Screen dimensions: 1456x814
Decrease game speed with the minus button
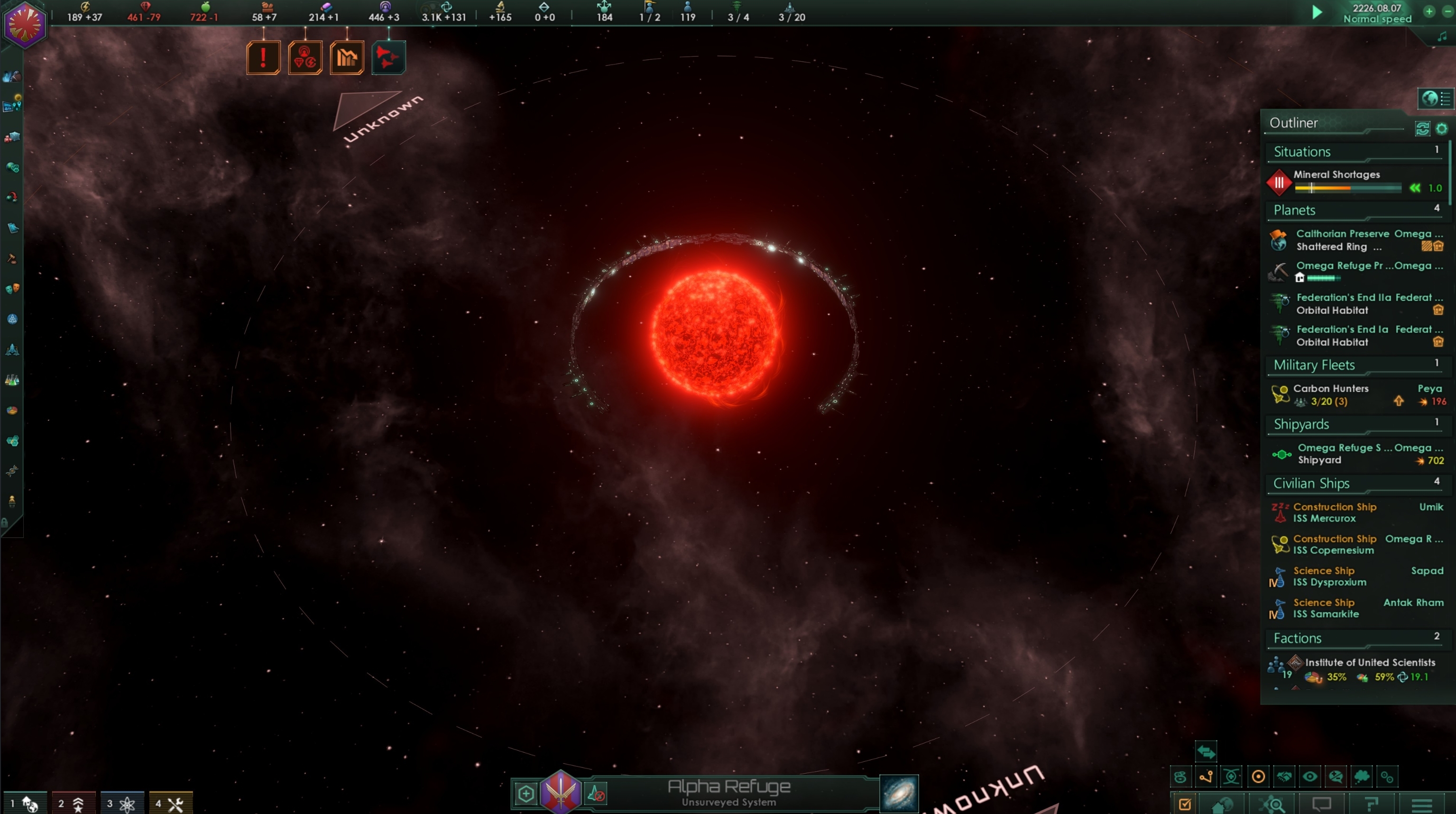1447,11
